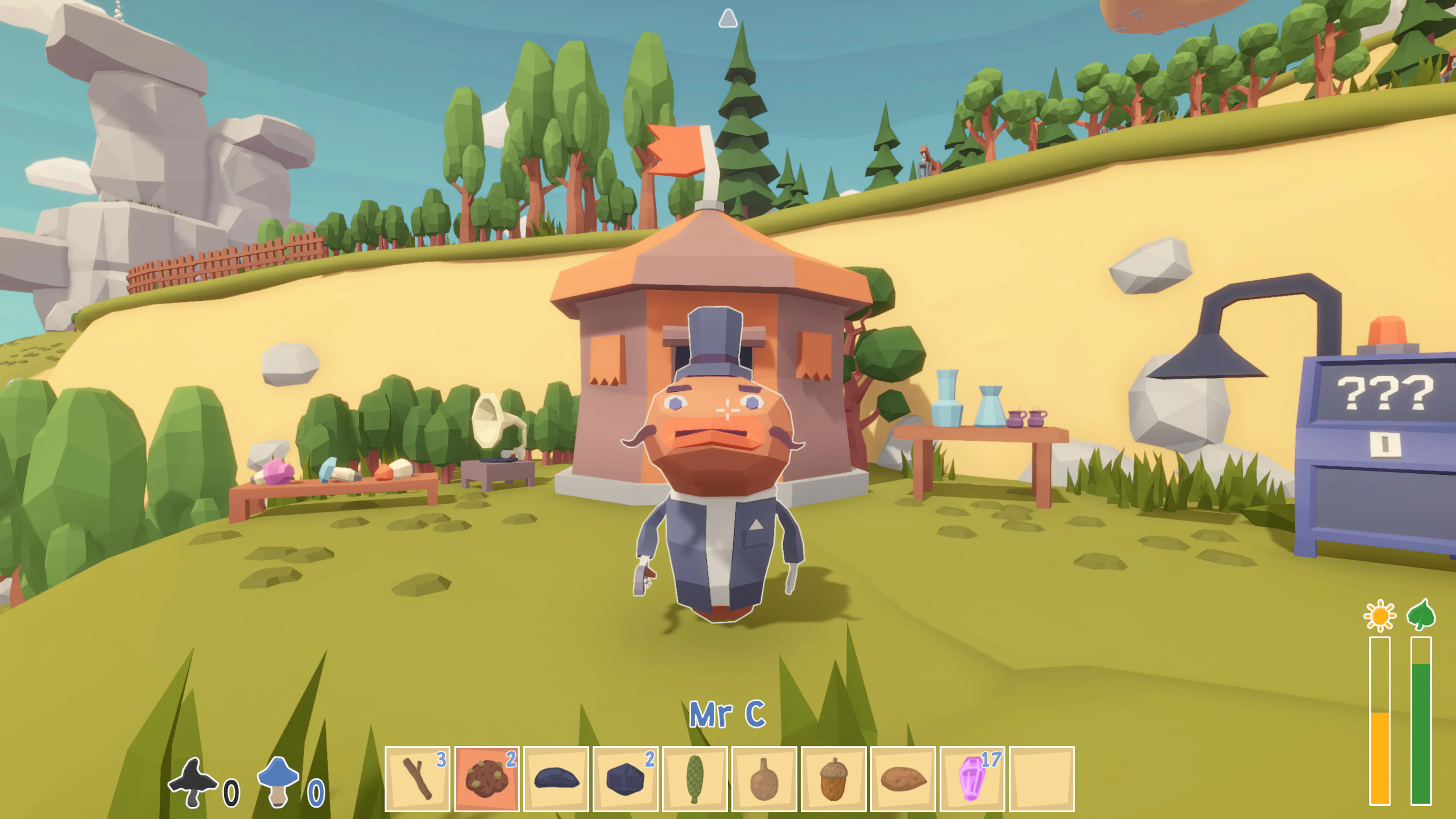Click the waypoint arrow marker at screen top
This screenshot has width=1456, height=819.
(728, 20)
